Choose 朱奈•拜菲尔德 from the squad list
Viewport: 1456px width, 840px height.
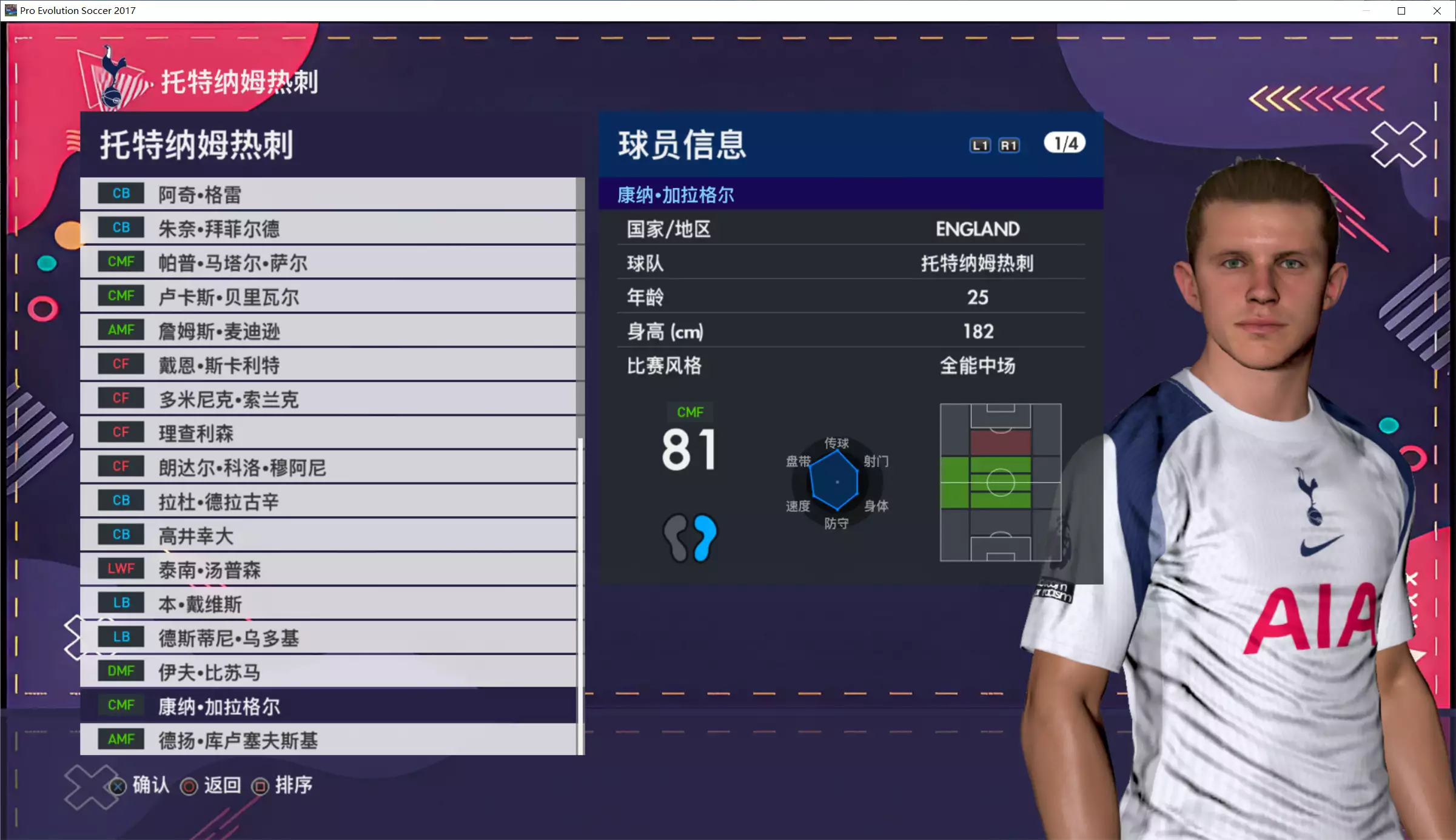[x=327, y=228]
